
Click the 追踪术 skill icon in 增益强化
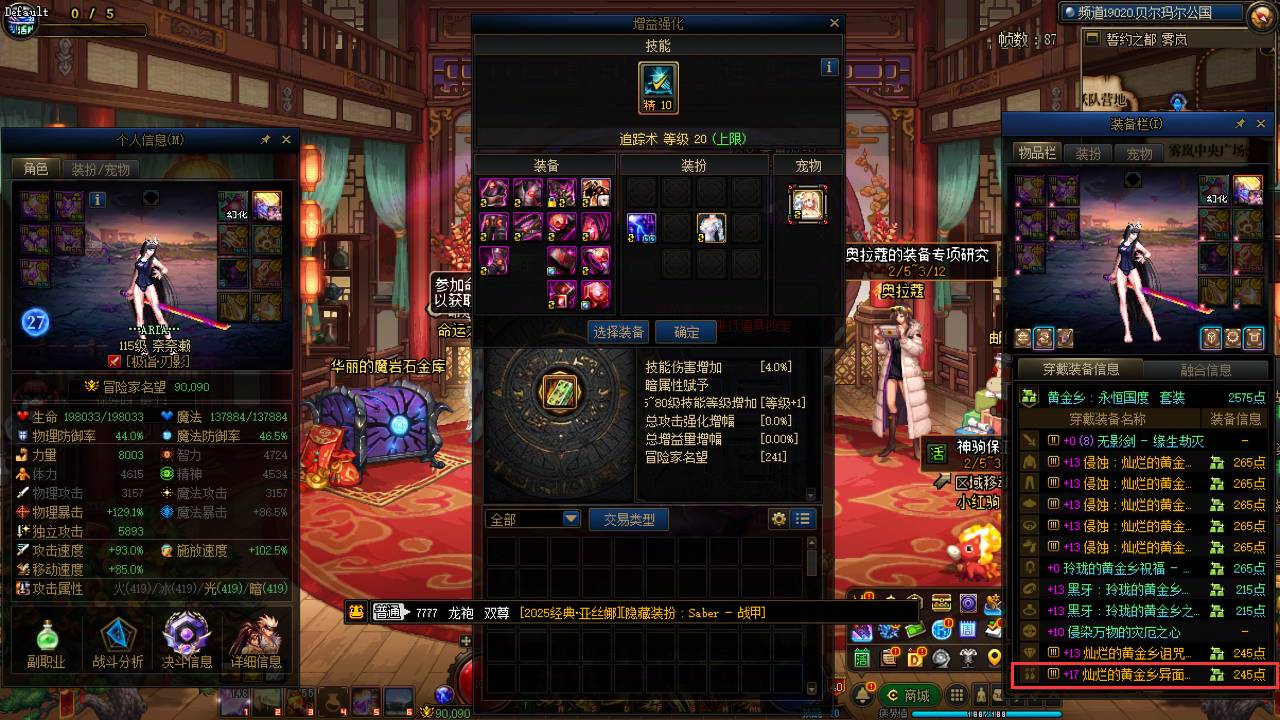click(x=659, y=88)
